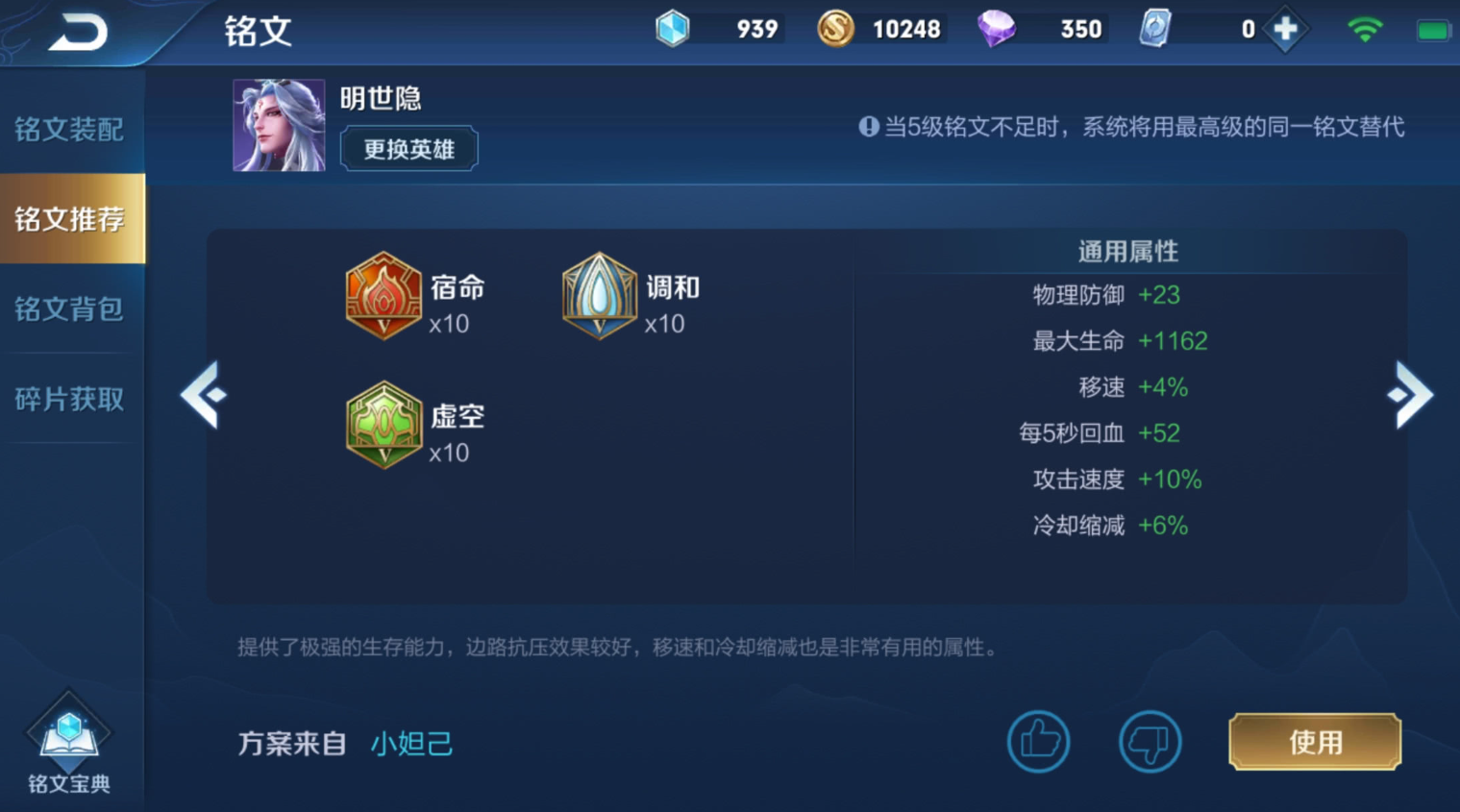Viewport: 1460px width, 812px height.
Task: Click the 虚空 green rune icon
Action: [384, 426]
